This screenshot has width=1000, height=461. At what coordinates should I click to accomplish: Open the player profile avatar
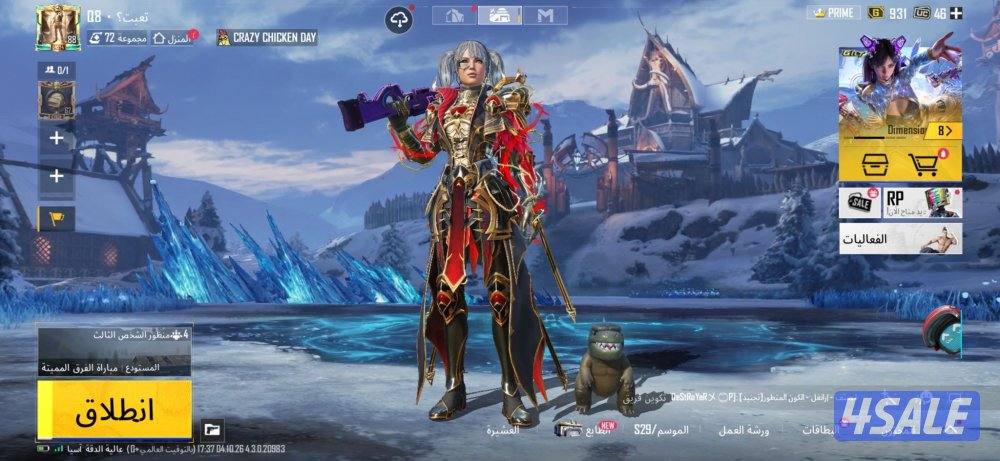pos(57,27)
